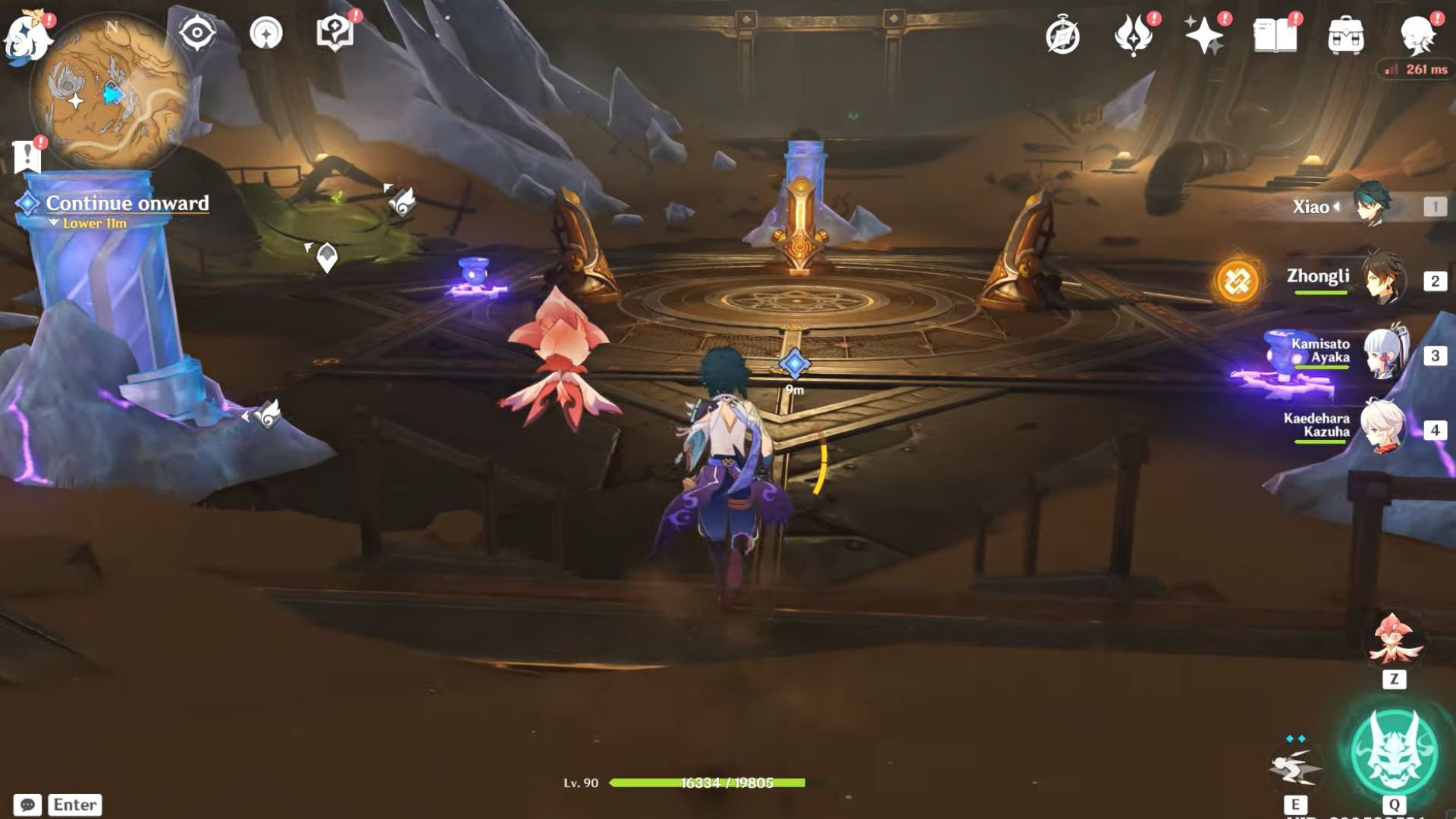Select the Continue onward quest objective

[127, 203]
